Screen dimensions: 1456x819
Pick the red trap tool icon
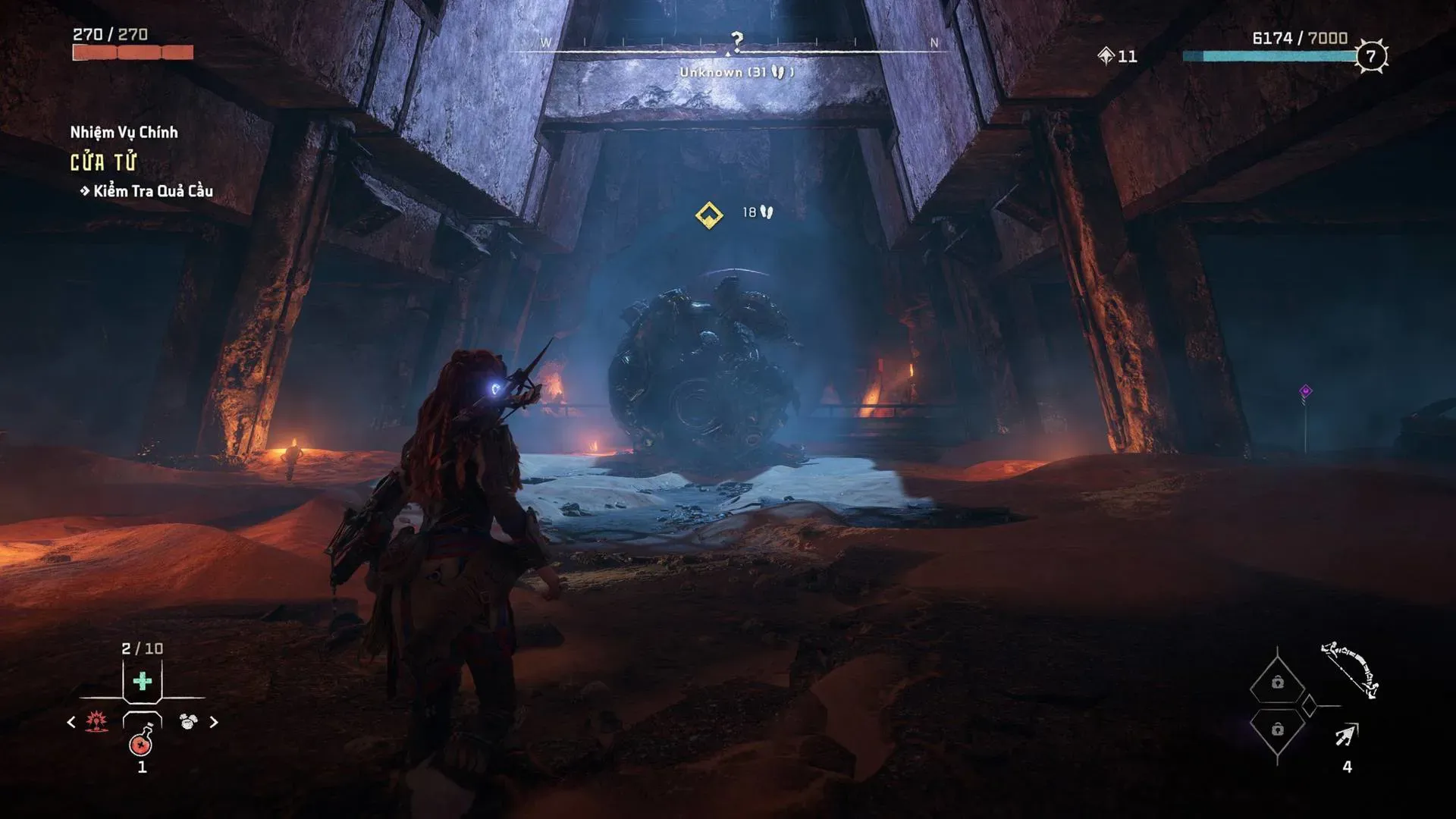pyautogui.click(x=96, y=721)
